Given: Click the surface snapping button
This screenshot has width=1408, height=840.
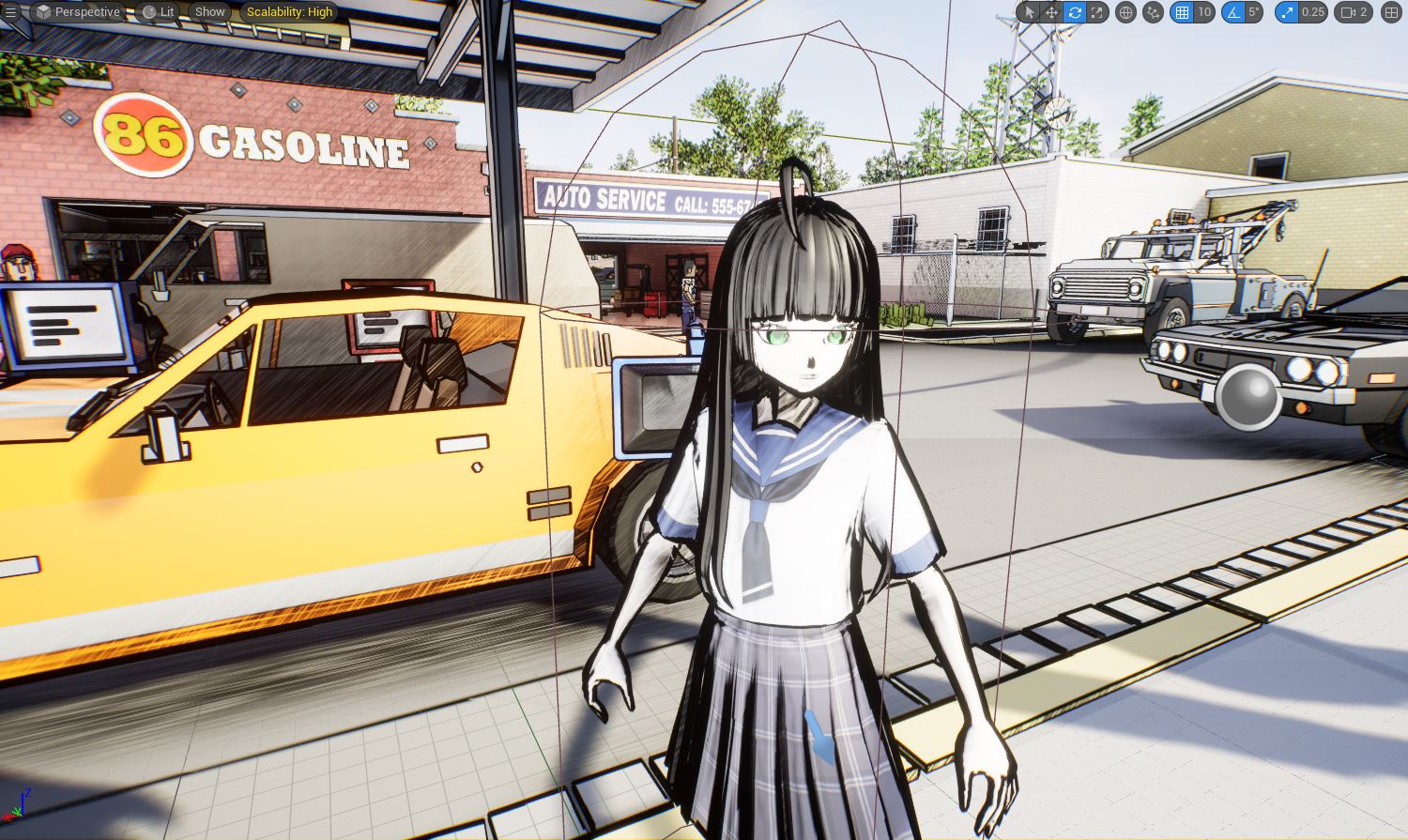Looking at the screenshot, I should 1153,12.
